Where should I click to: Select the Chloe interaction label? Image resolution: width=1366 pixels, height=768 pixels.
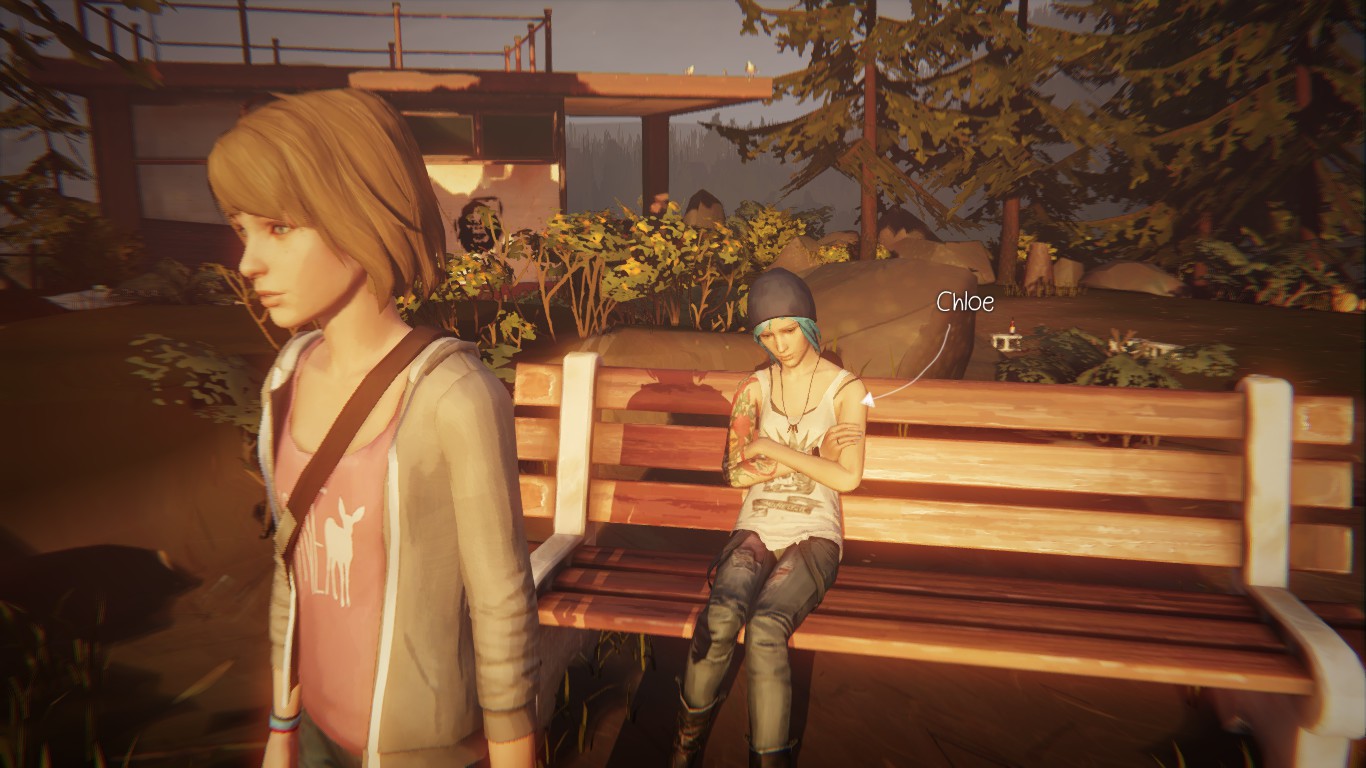coord(964,302)
